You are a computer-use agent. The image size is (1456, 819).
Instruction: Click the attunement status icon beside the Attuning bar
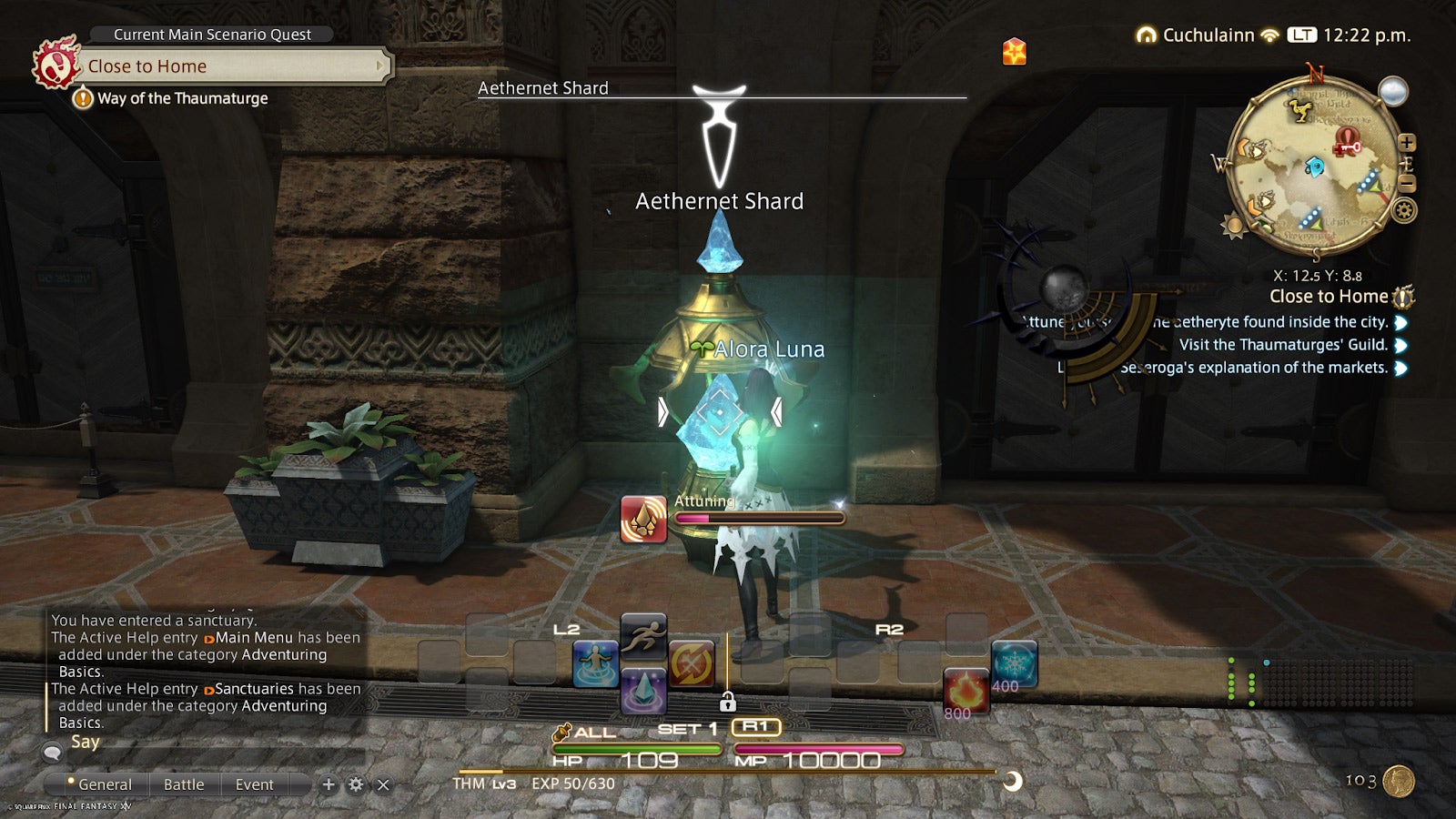(644, 515)
